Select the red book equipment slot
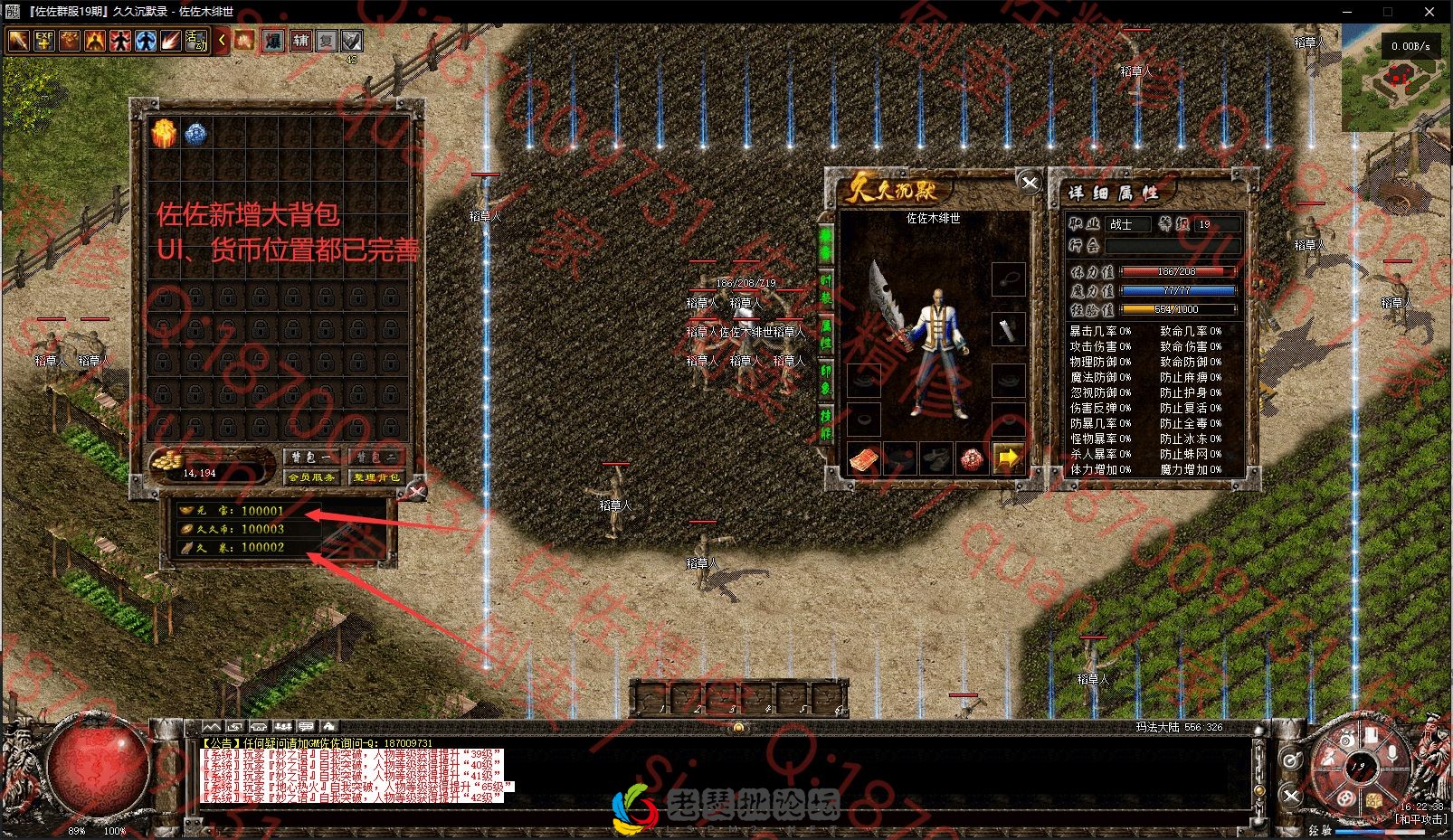Viewport: 1453px width, 840px height. point(864,458)
